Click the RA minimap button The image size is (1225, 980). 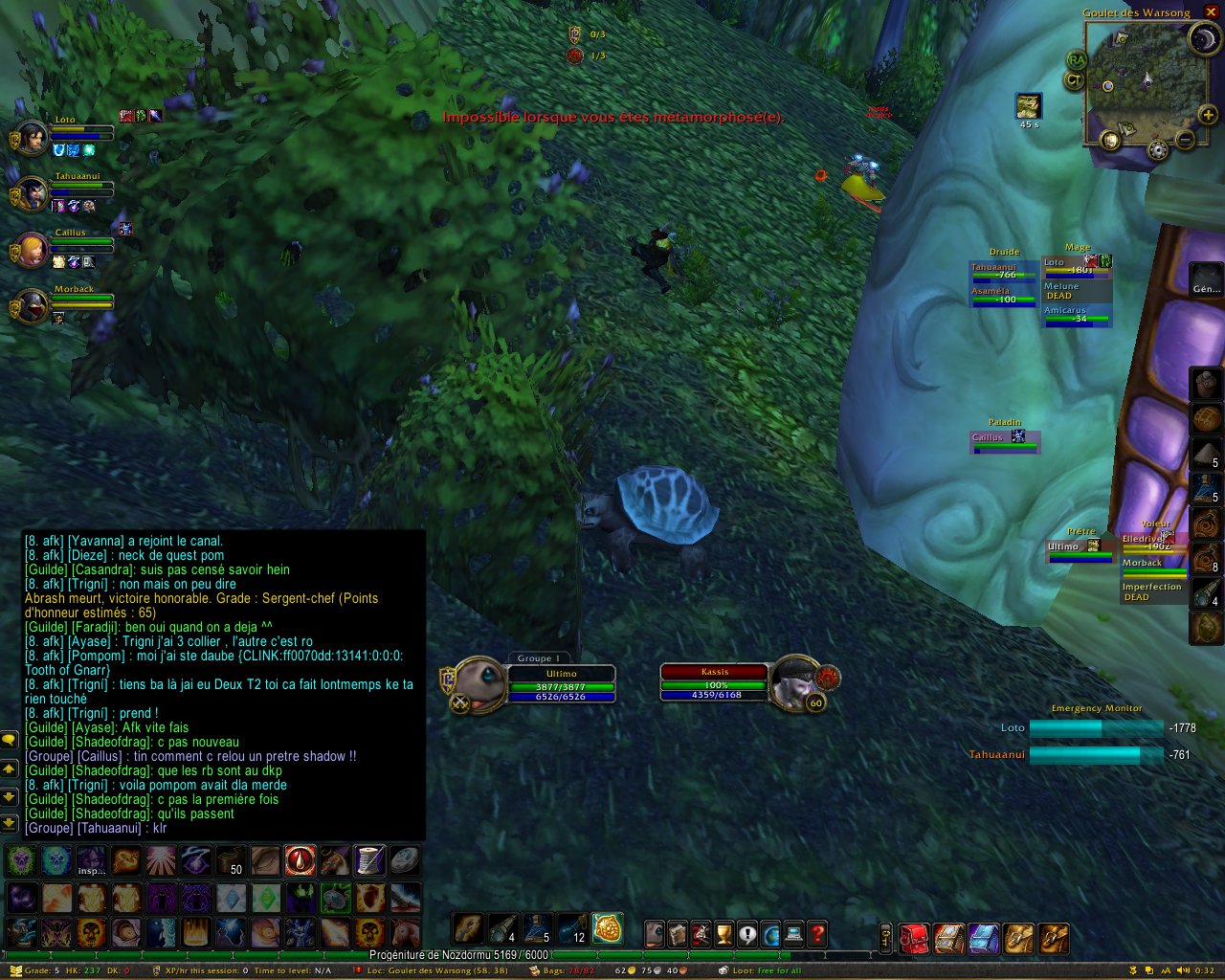(1077, 60)
